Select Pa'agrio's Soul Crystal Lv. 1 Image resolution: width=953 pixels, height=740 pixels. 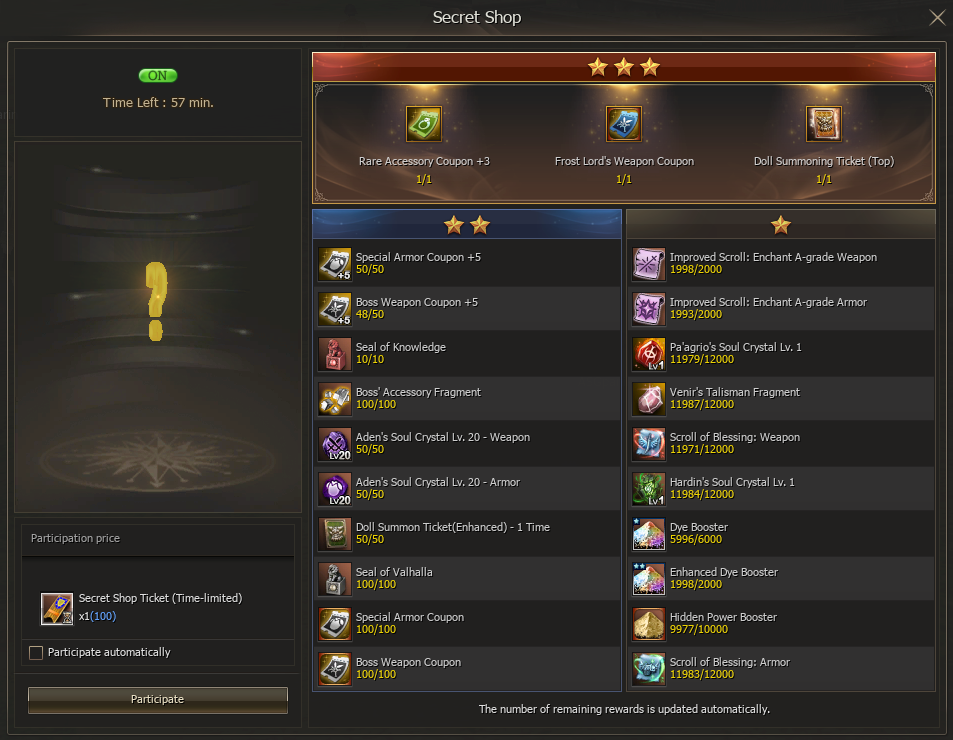click(780, 355)
